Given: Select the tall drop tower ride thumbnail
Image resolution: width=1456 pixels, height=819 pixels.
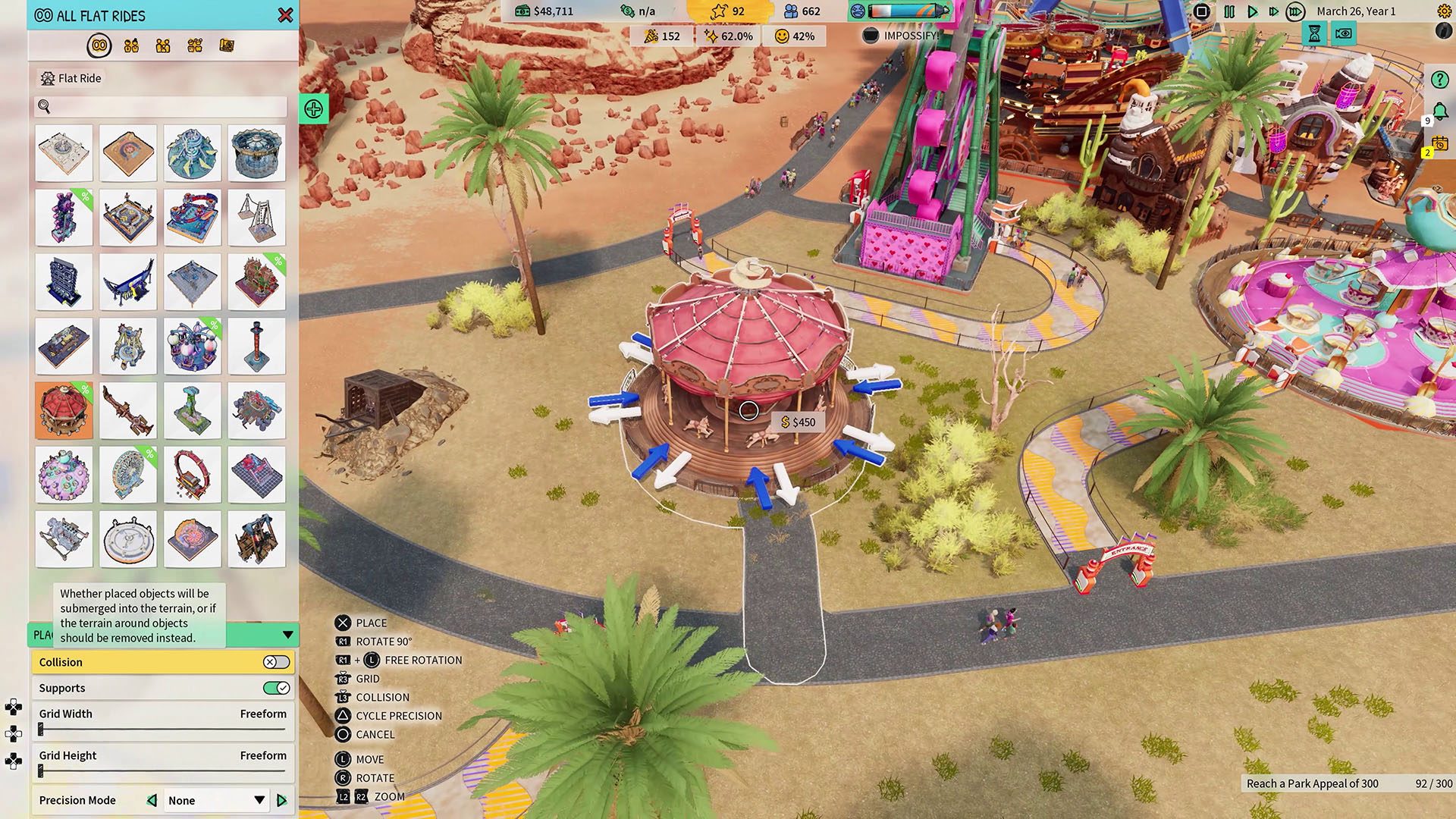Looking at the screenshot, I should click(x=256, y=347).
